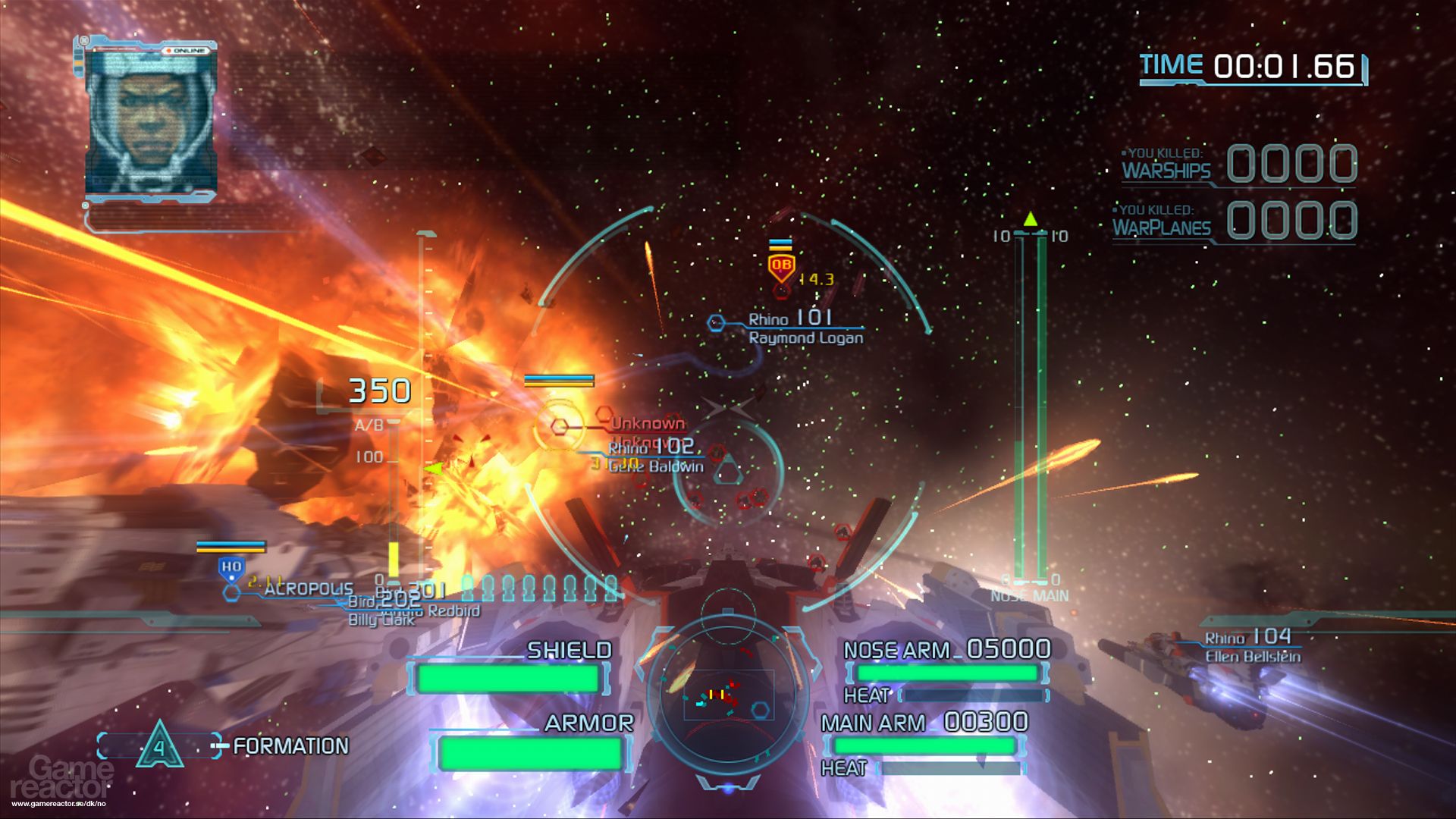Select the NOSE MAIN weapon label
The width and height of the screenshot is (1456, 819).
pyautogui.click(x=1028, y=596)
